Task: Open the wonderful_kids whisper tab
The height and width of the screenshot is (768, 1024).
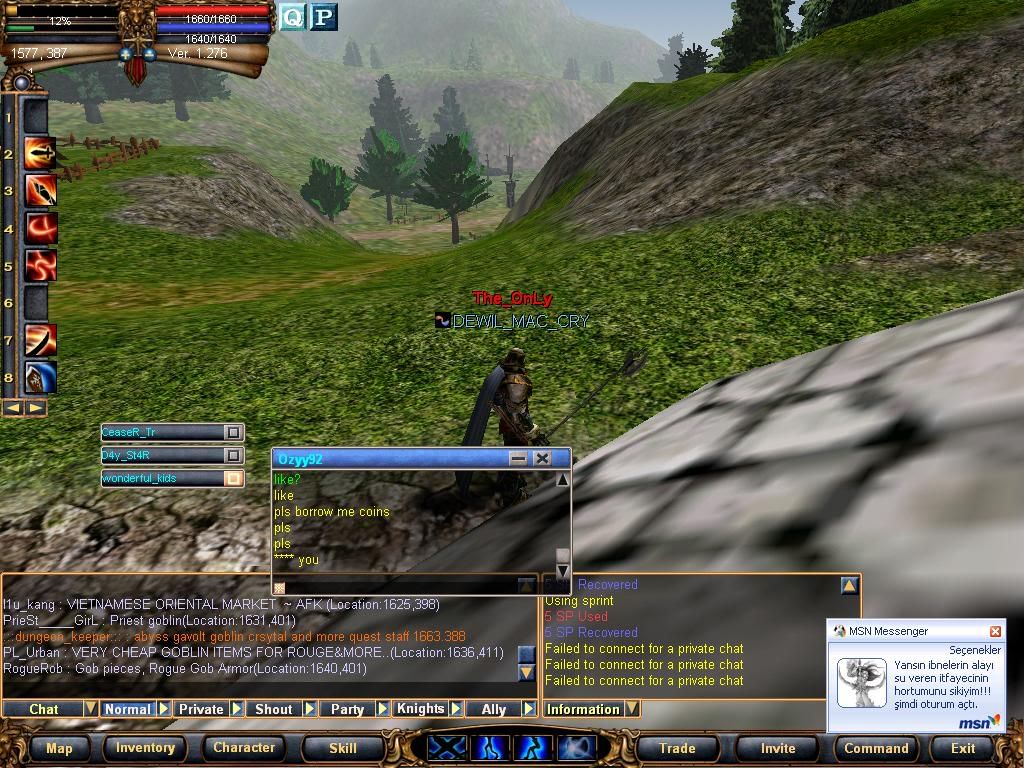Action: pyautogui.click(x=160, y=478)
